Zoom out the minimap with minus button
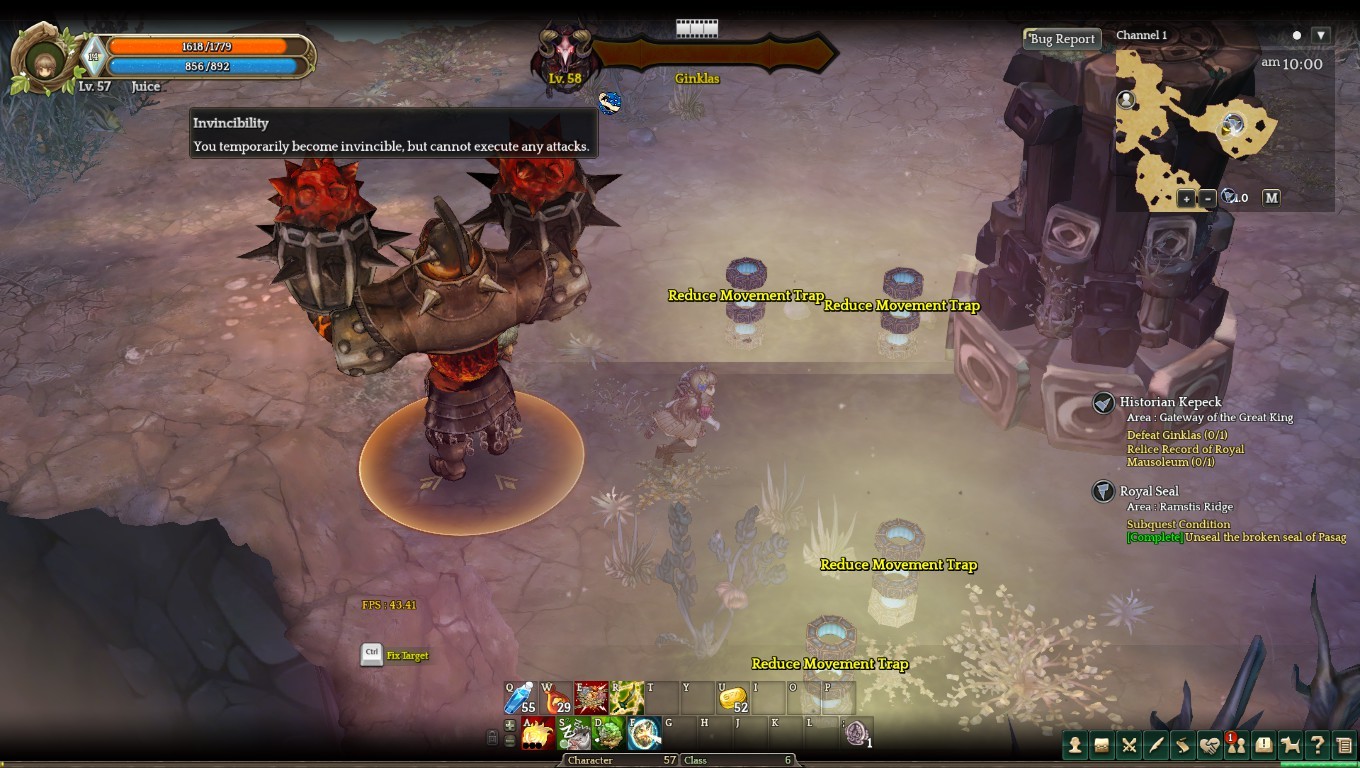 1208,198
